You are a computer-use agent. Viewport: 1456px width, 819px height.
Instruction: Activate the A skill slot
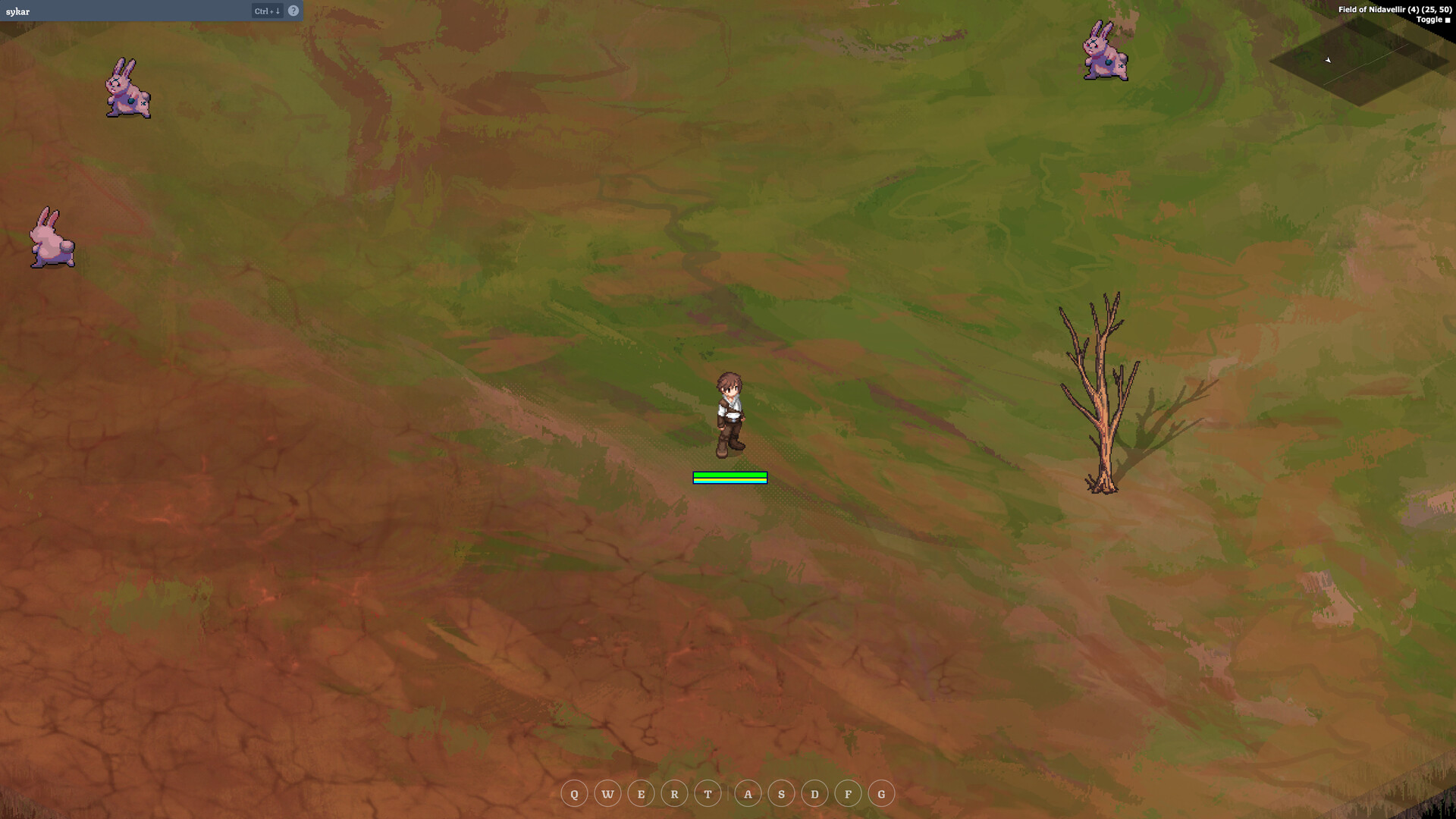click(748, 793)
